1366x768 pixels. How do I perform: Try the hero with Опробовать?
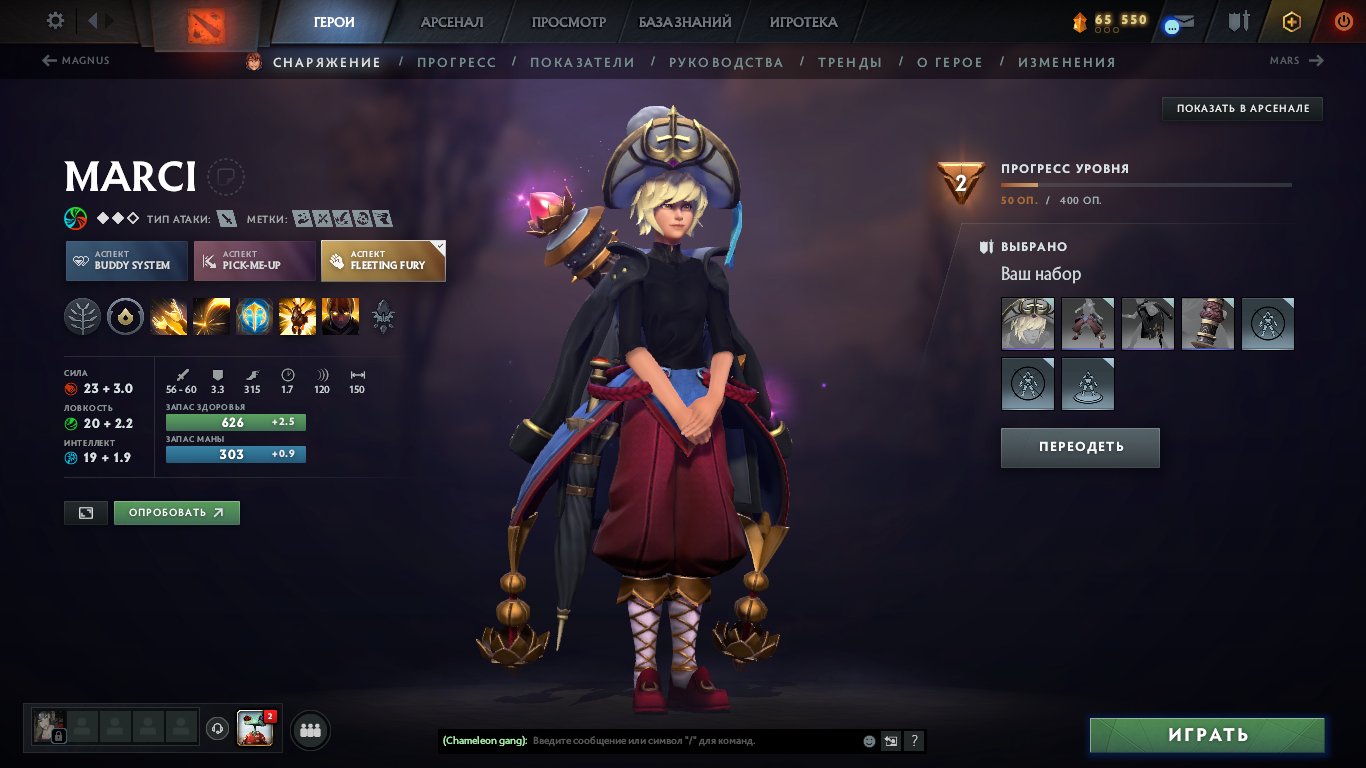click(176, 513)
